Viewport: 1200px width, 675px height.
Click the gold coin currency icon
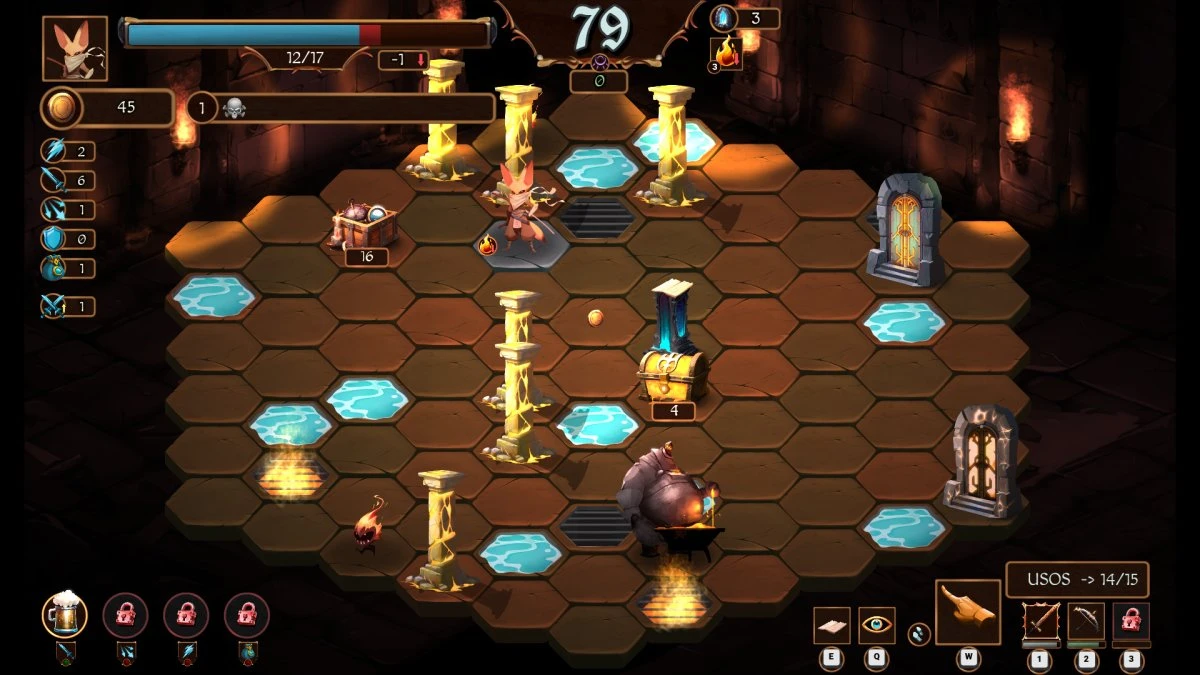pos(60,108)
